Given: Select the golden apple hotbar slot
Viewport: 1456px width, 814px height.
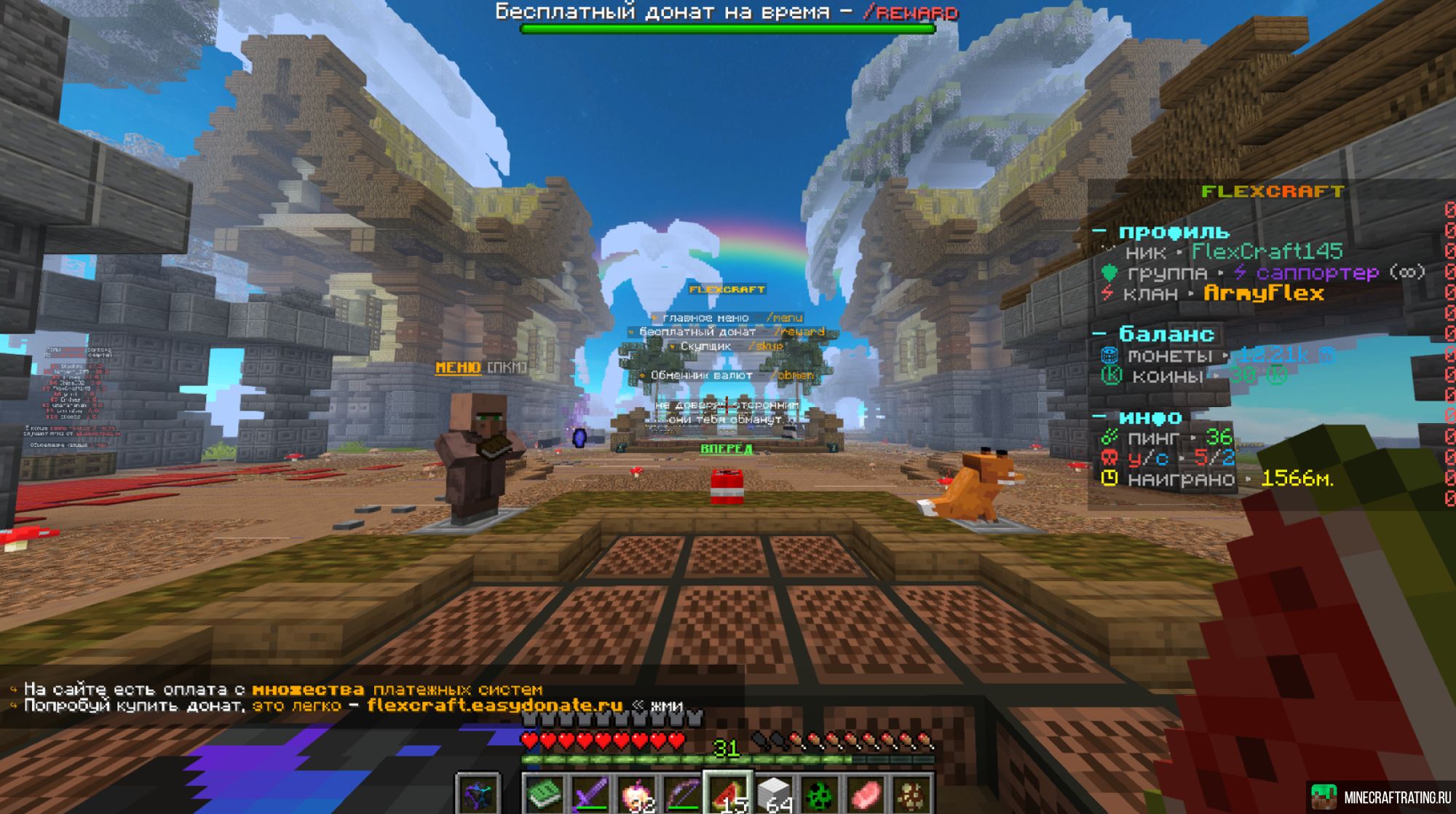Looking at the screenshot, I should click(x=636, y=794).
